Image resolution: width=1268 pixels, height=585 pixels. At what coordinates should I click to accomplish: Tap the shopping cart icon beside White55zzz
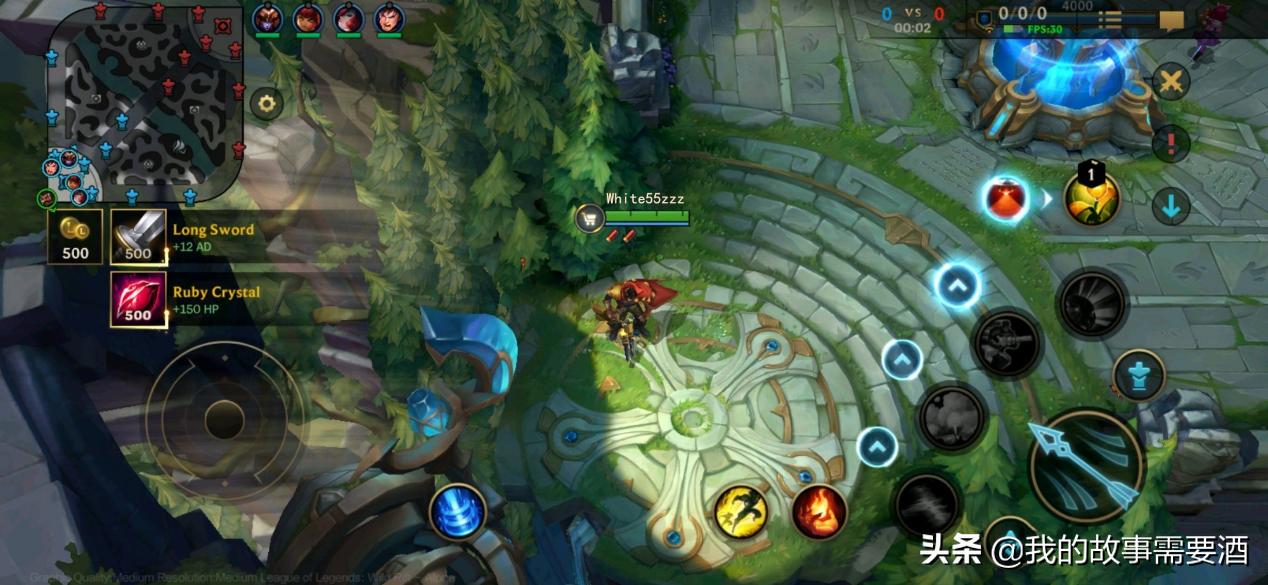589,218
